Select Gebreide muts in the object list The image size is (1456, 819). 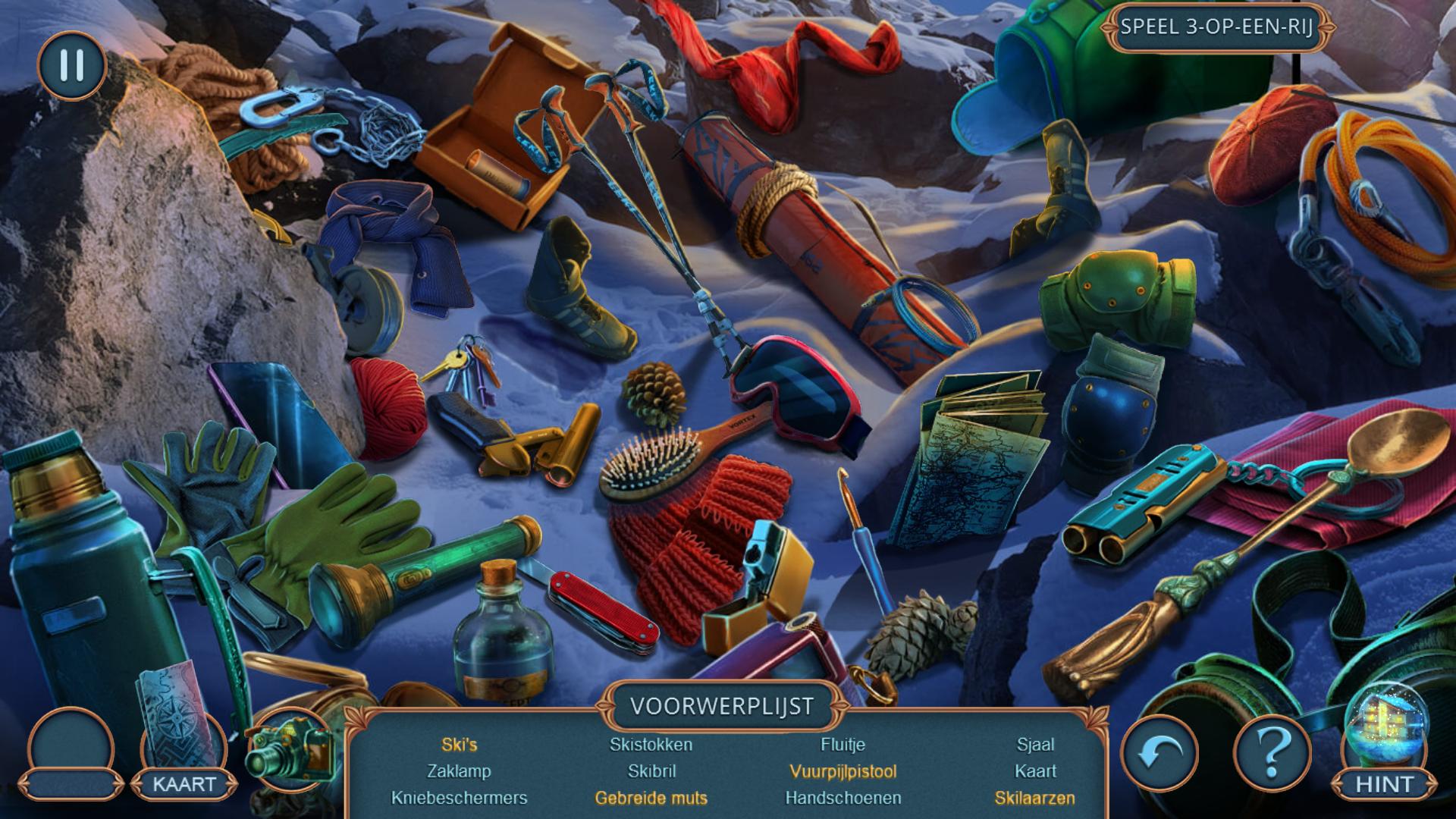651,798
